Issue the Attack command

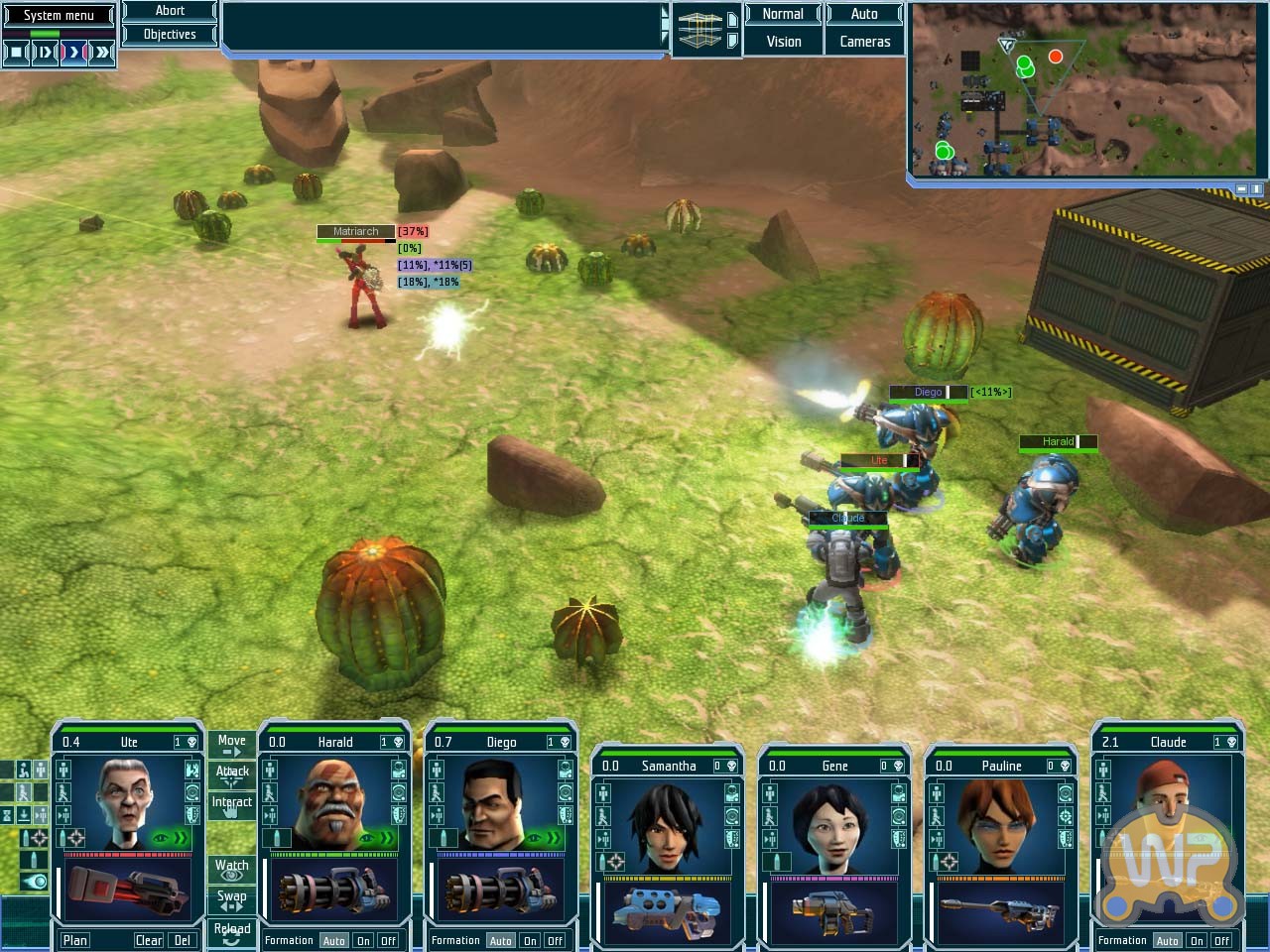(232, 773)
